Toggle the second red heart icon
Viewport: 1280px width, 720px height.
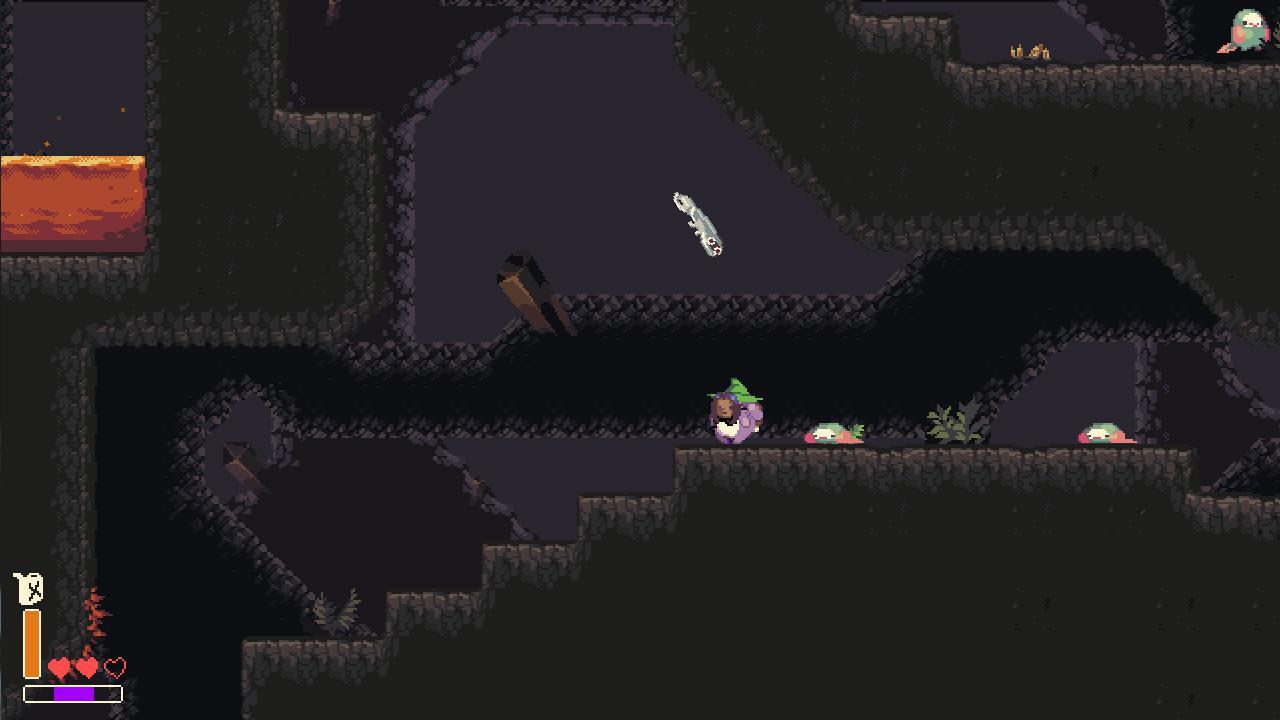(85, 665)
